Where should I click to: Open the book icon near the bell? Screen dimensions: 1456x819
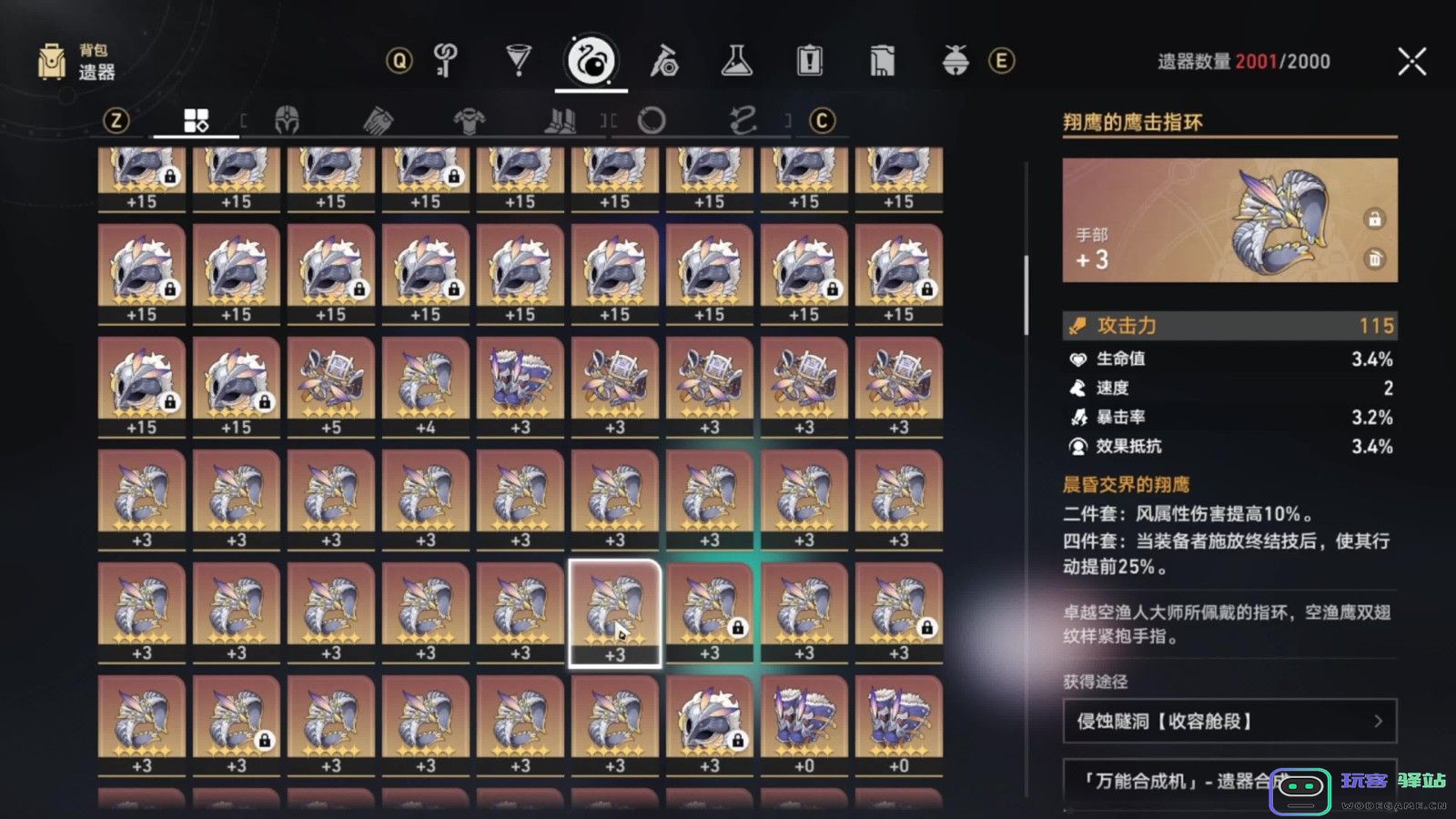pos(880,61)
